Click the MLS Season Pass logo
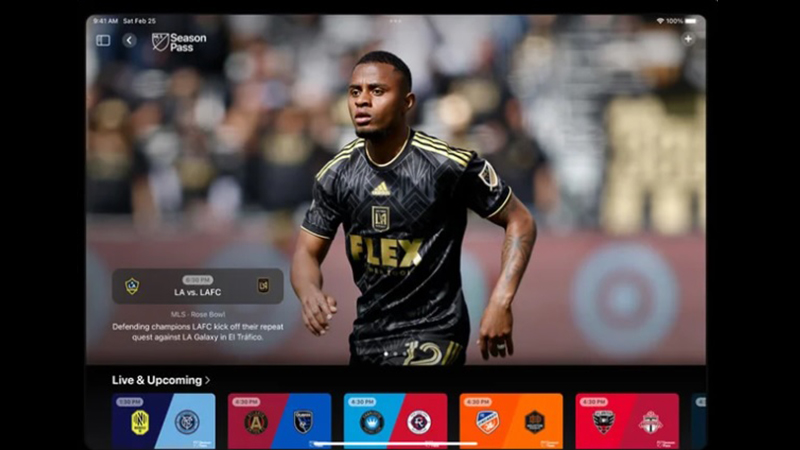The image size is (800, 450). 179,42
